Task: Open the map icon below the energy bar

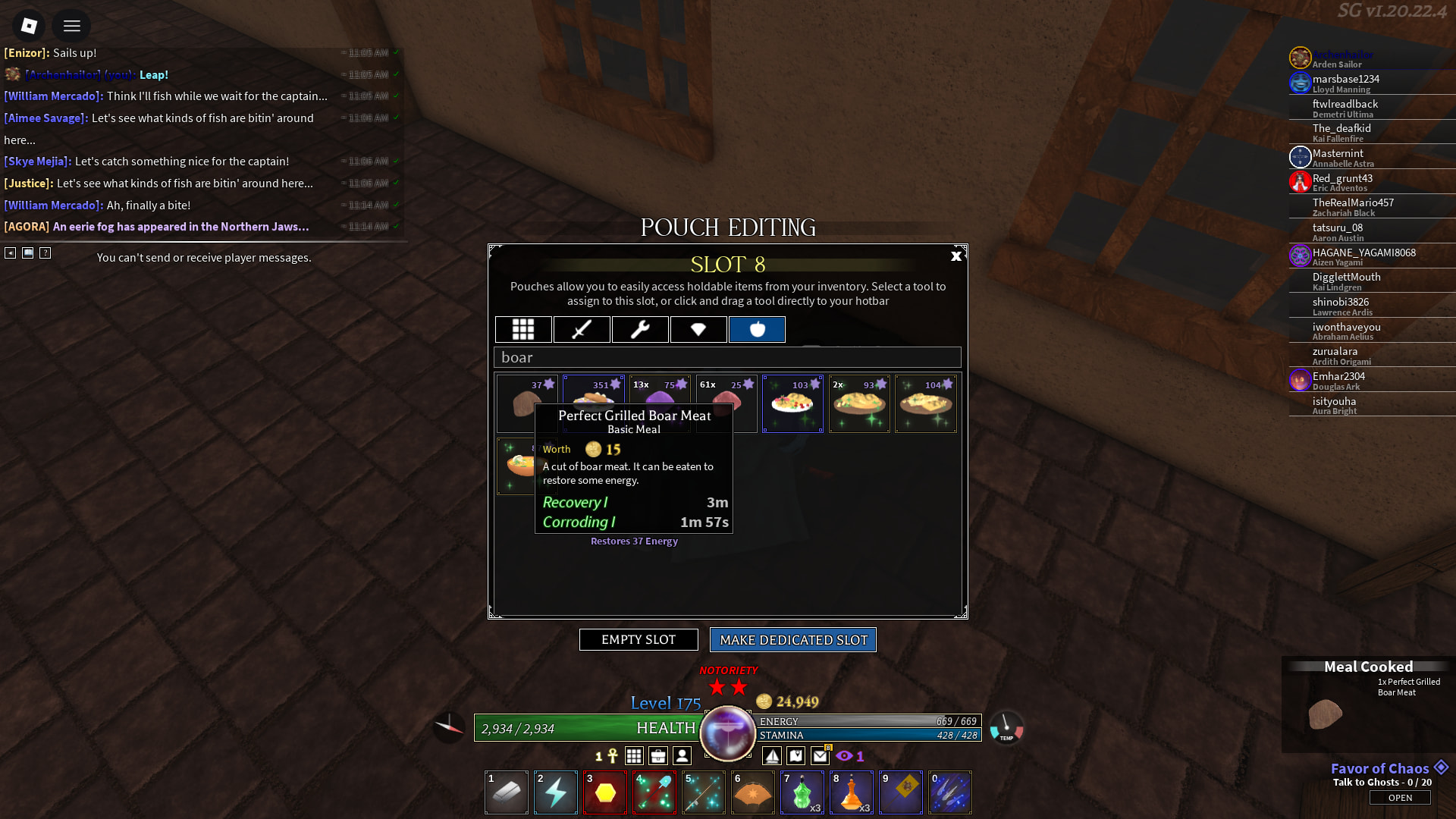Action: click(x=796, y=756)
